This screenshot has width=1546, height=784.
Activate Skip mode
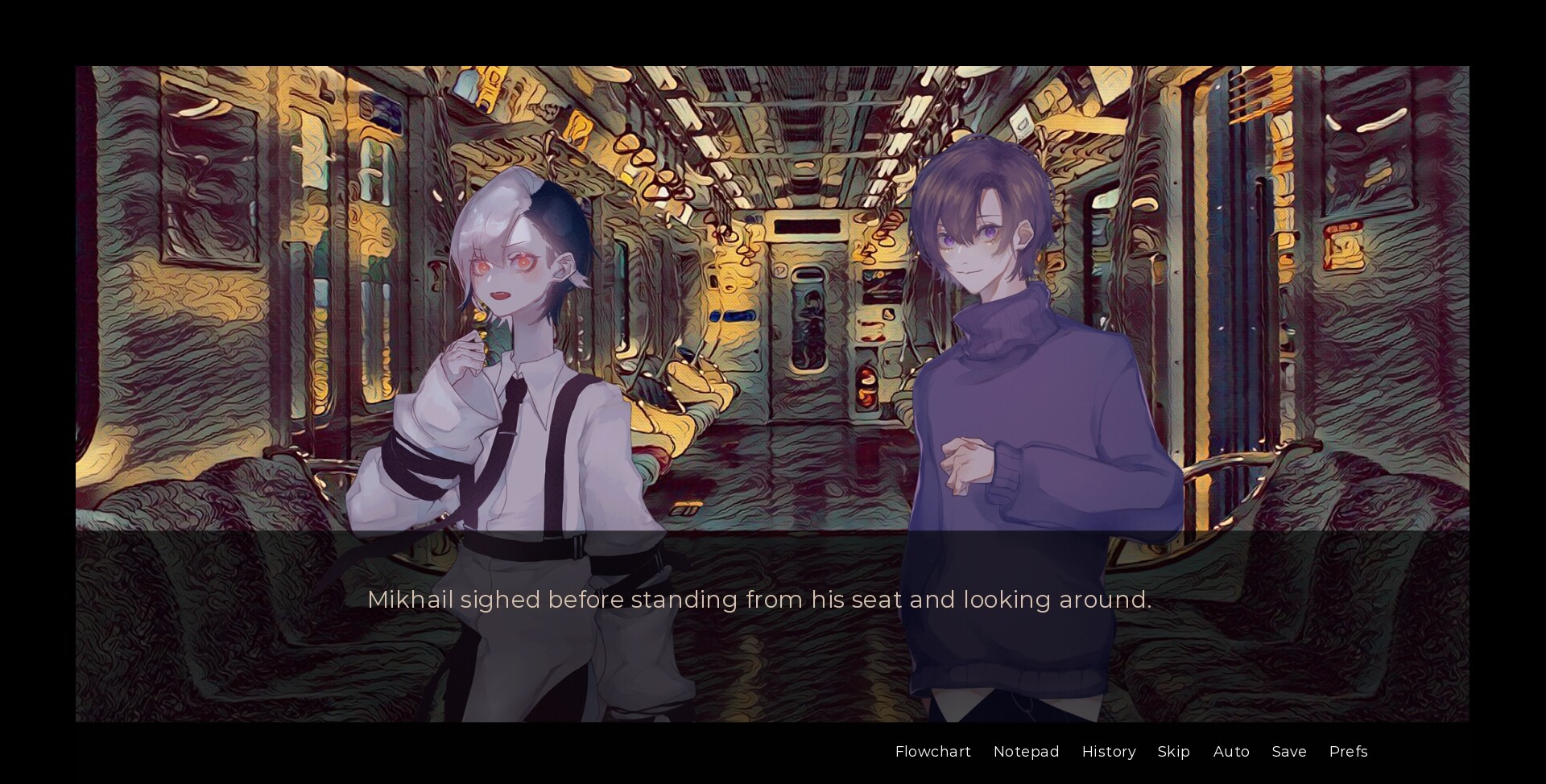pos(1173,751)
